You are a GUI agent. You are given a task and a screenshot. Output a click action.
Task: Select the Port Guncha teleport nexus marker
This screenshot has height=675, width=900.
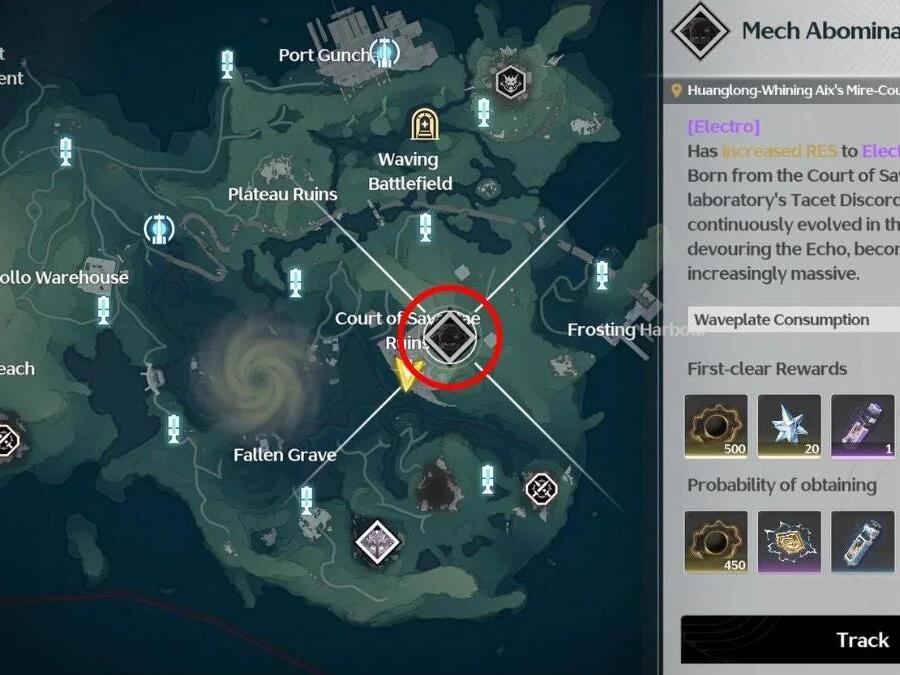point(383,52)
